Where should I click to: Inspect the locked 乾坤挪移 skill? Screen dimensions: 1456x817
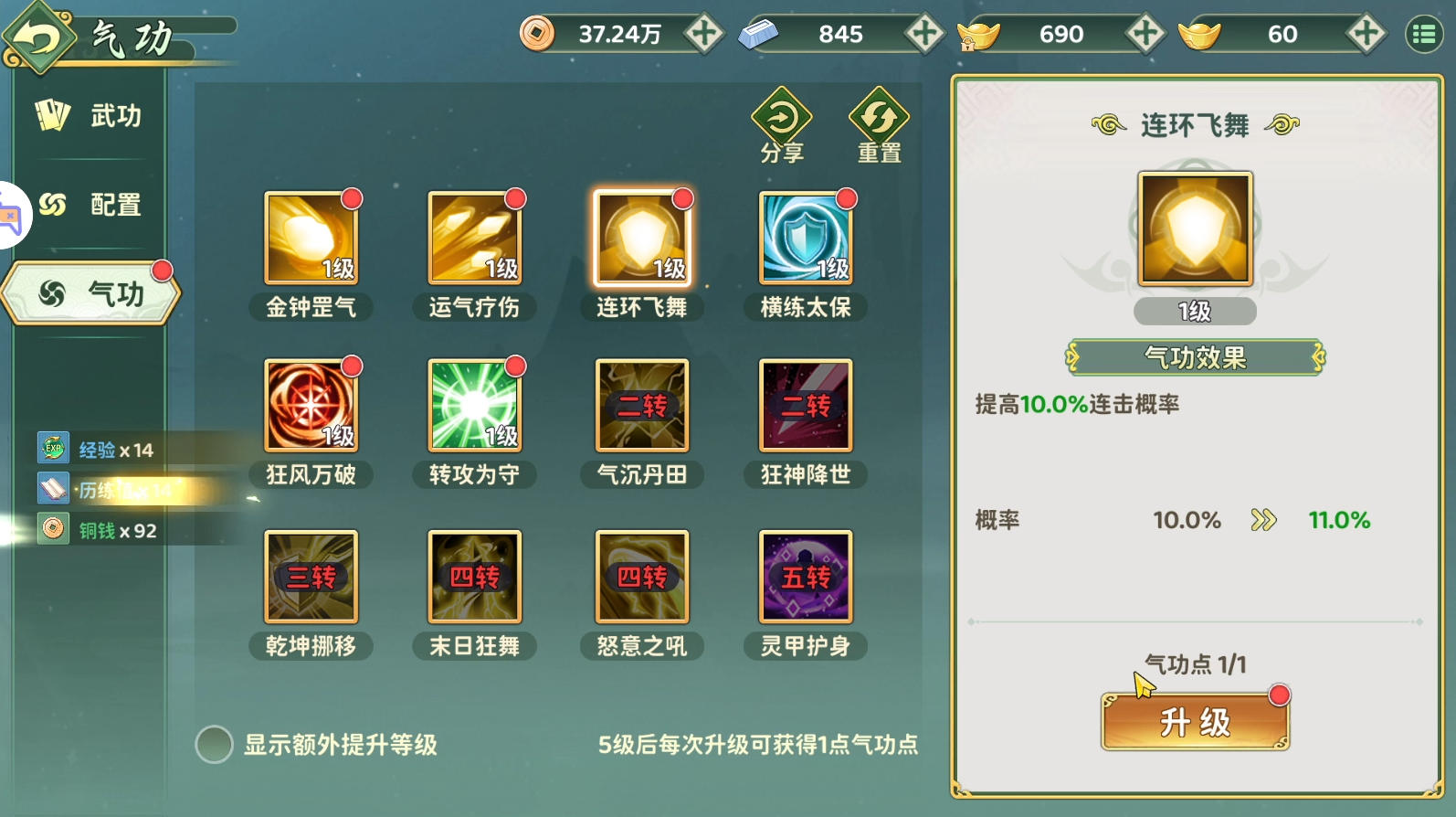pos(311,577)
